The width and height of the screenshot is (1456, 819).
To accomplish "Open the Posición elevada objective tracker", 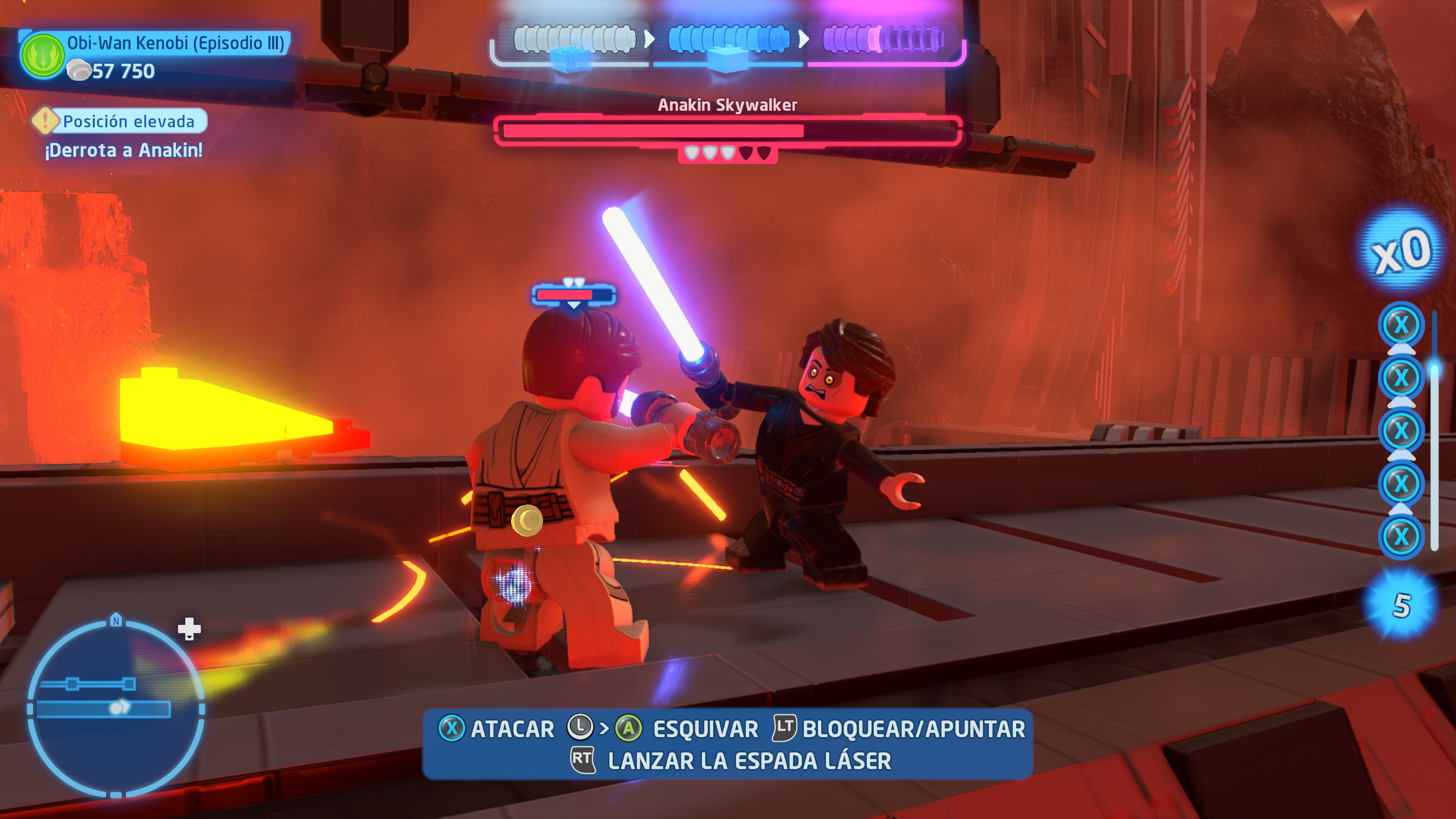I will tap(129, 121).
